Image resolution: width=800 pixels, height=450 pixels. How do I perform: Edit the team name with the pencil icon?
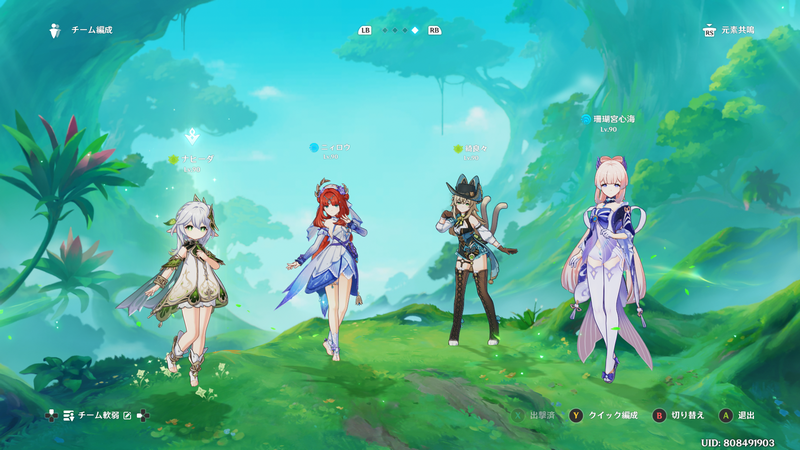127,415
